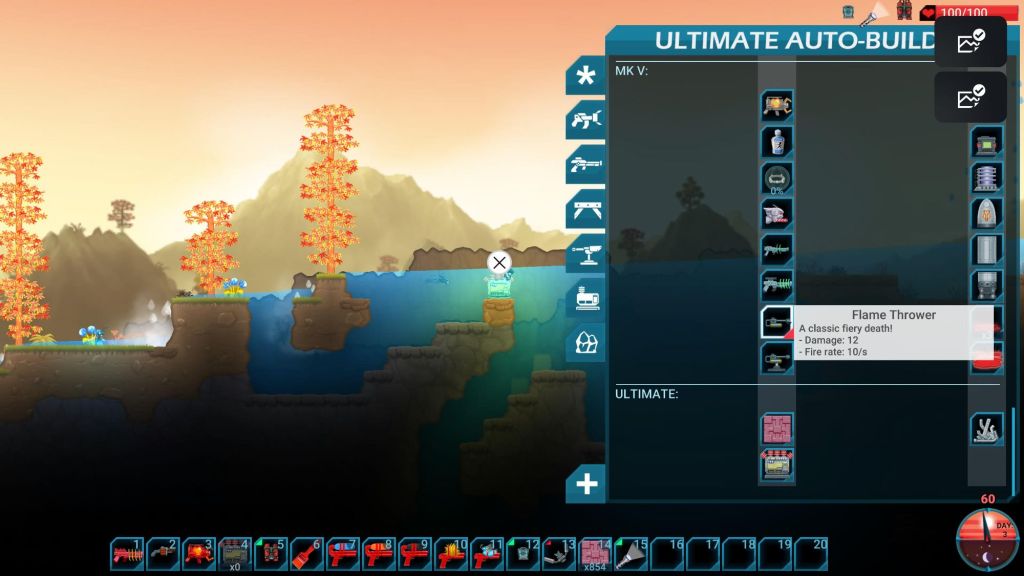Choose the white coral item icon
Image resolution: width=1024 pixels, height=576 pixels.
tap(987, 429)
